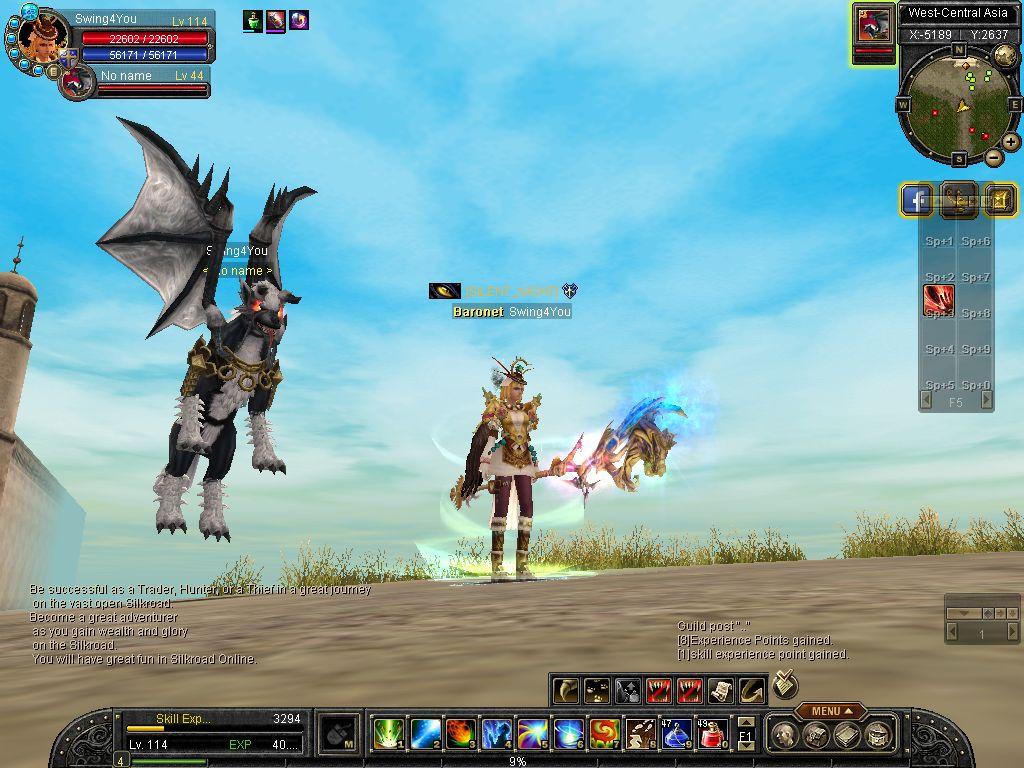Image resolution: width=1024 pixels, height=768 pixels.
Task: Activate the green skill in hotbar slot 1
Action: click(388, 735)
